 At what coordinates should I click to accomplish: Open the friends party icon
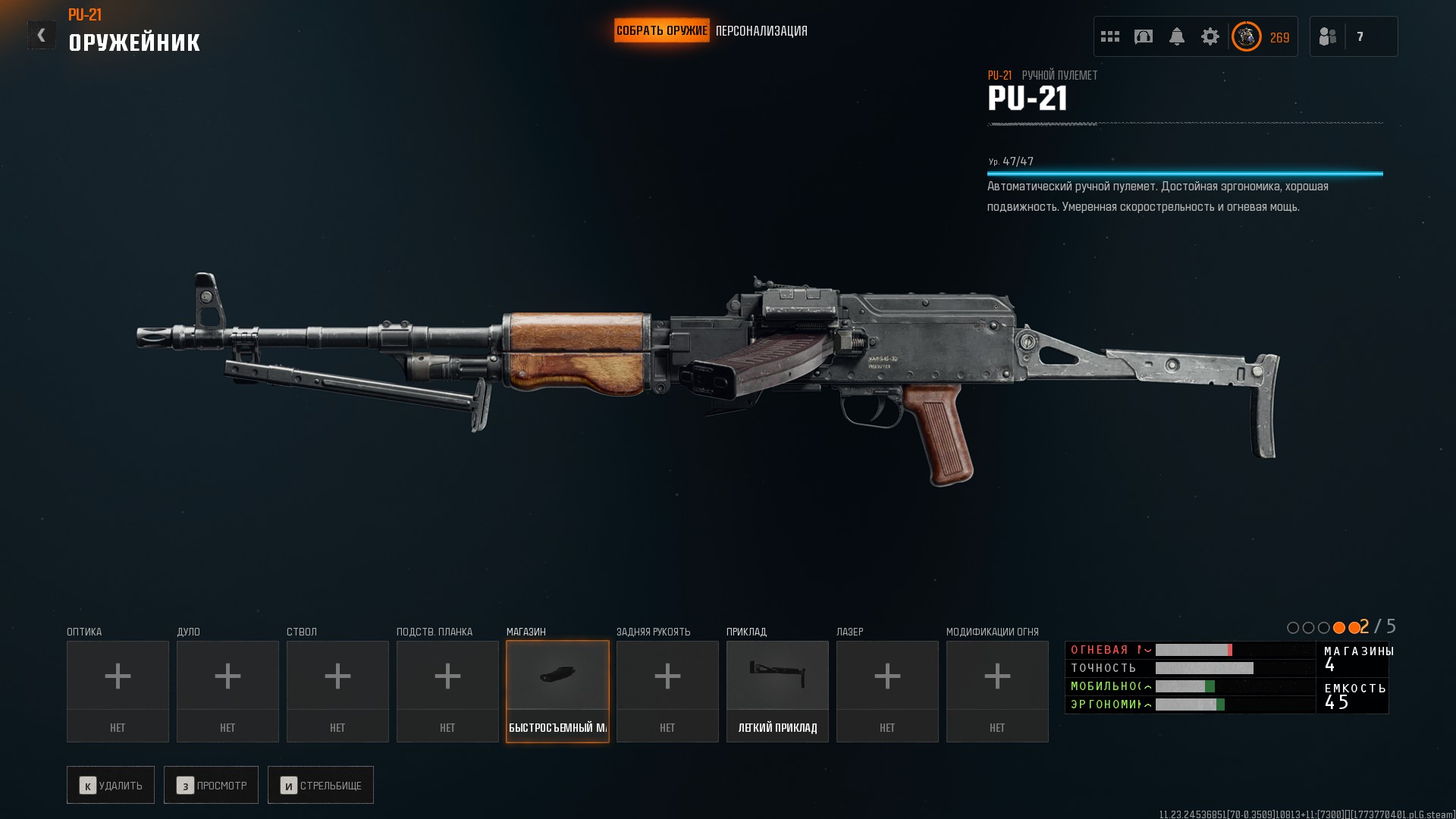click(1328, 36)
